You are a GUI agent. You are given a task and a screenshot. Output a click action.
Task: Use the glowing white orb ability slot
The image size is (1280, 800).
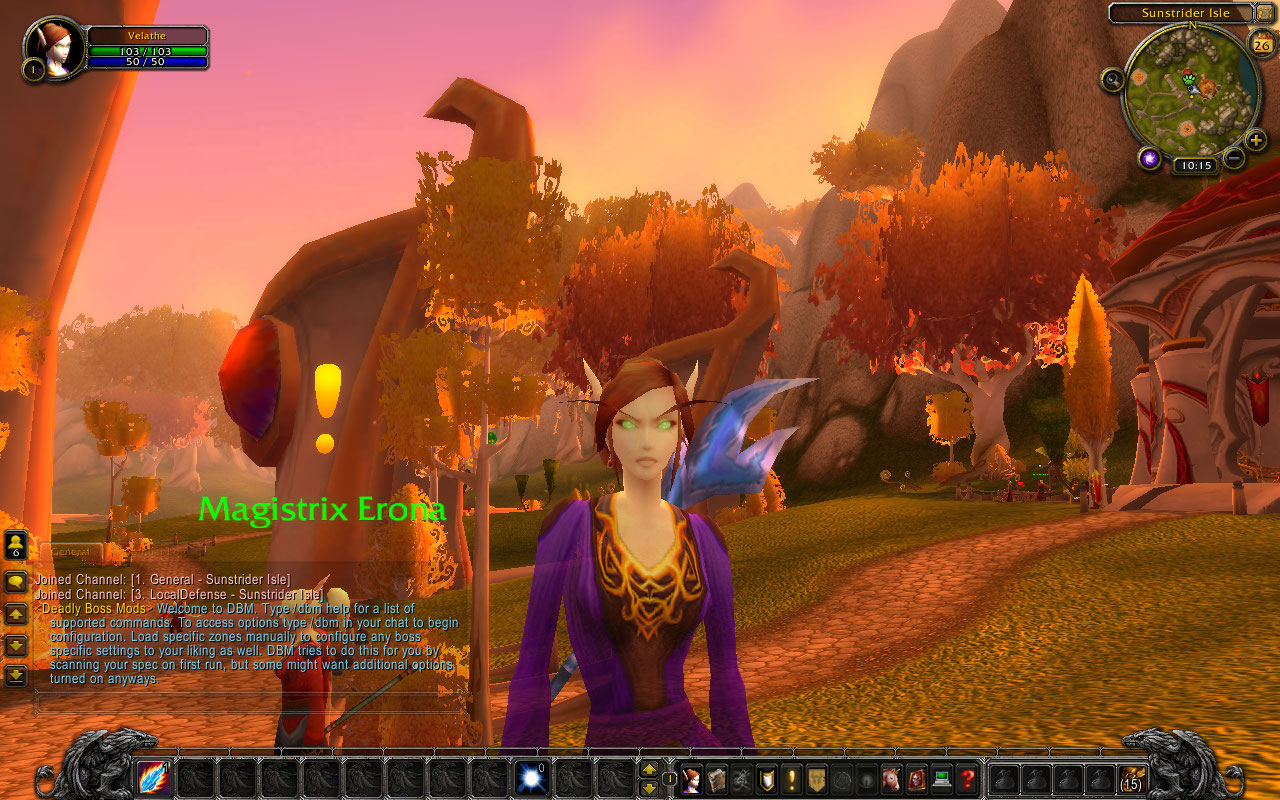click(531, 778)
